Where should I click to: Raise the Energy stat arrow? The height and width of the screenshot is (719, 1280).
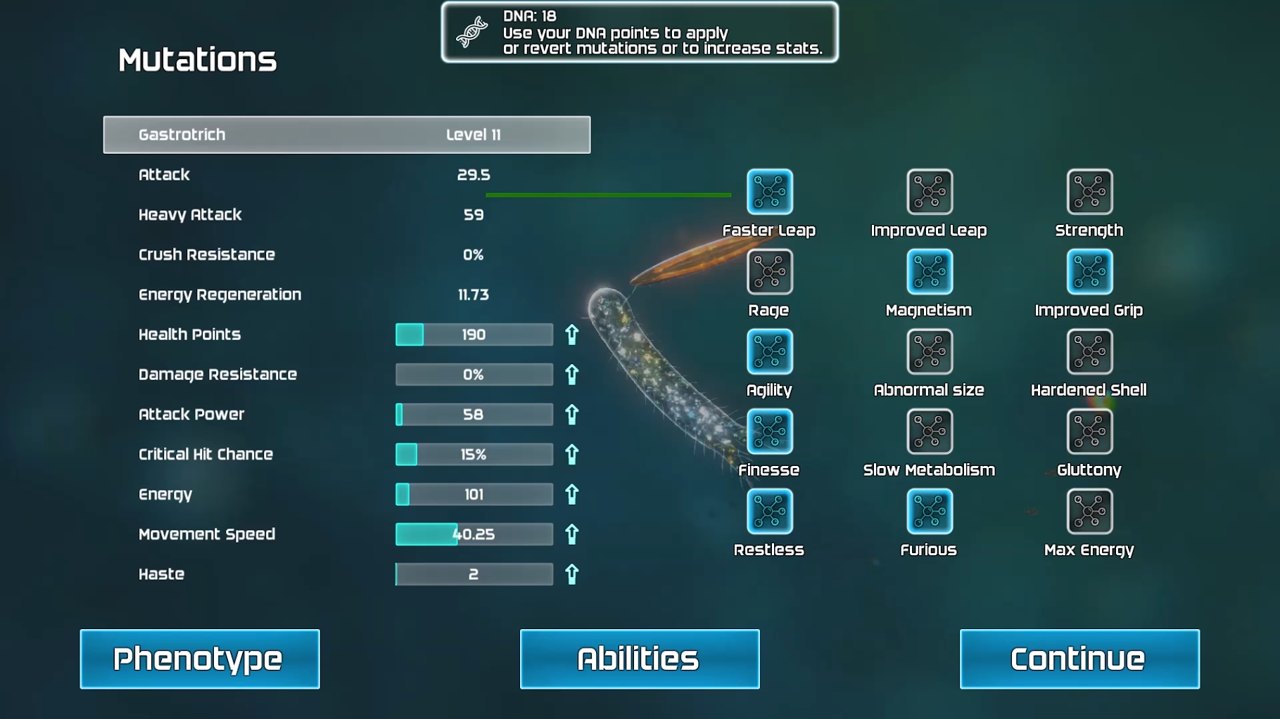(572, 494)
